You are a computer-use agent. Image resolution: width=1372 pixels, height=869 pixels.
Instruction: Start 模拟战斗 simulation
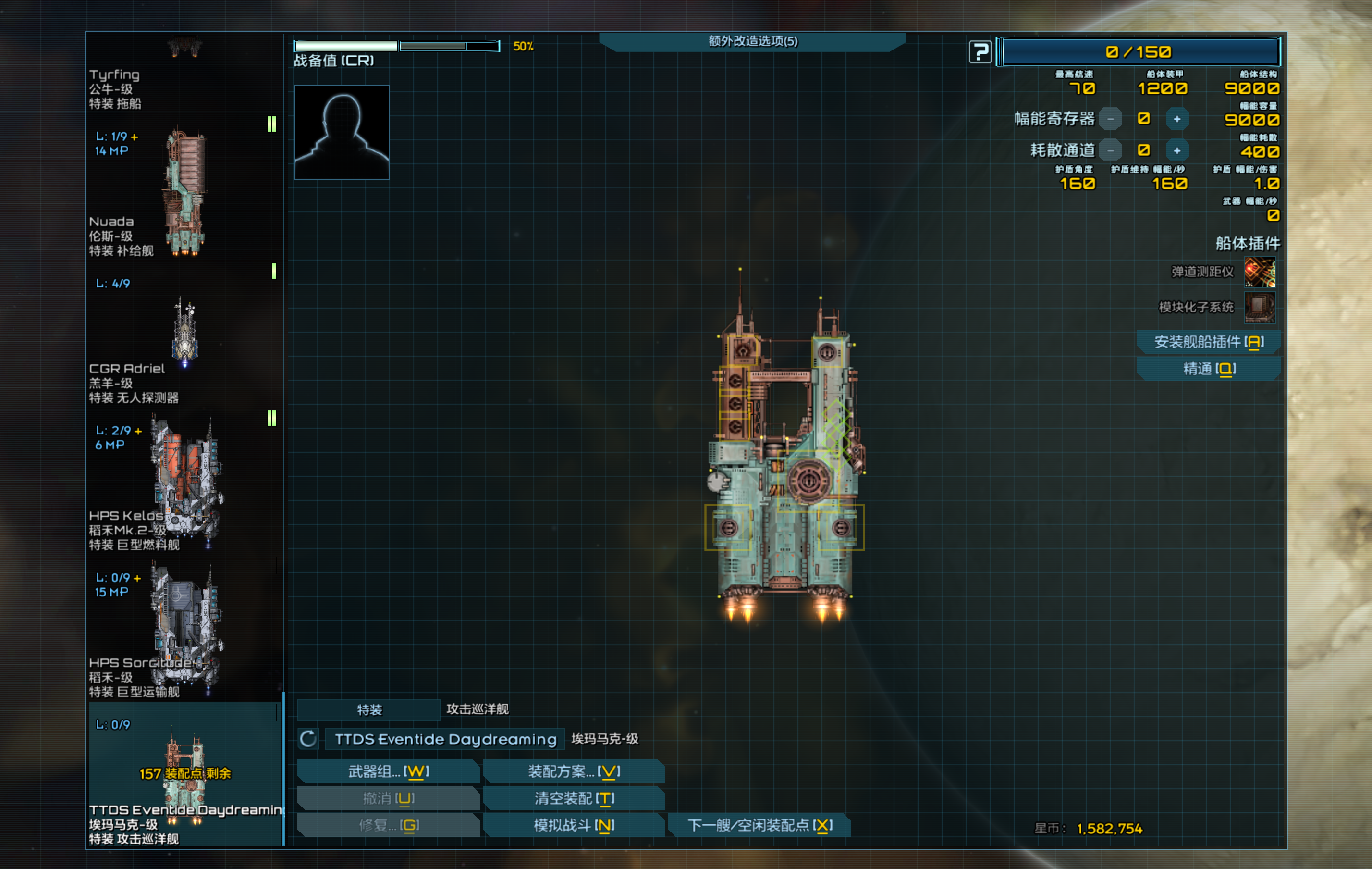point(574,825)
